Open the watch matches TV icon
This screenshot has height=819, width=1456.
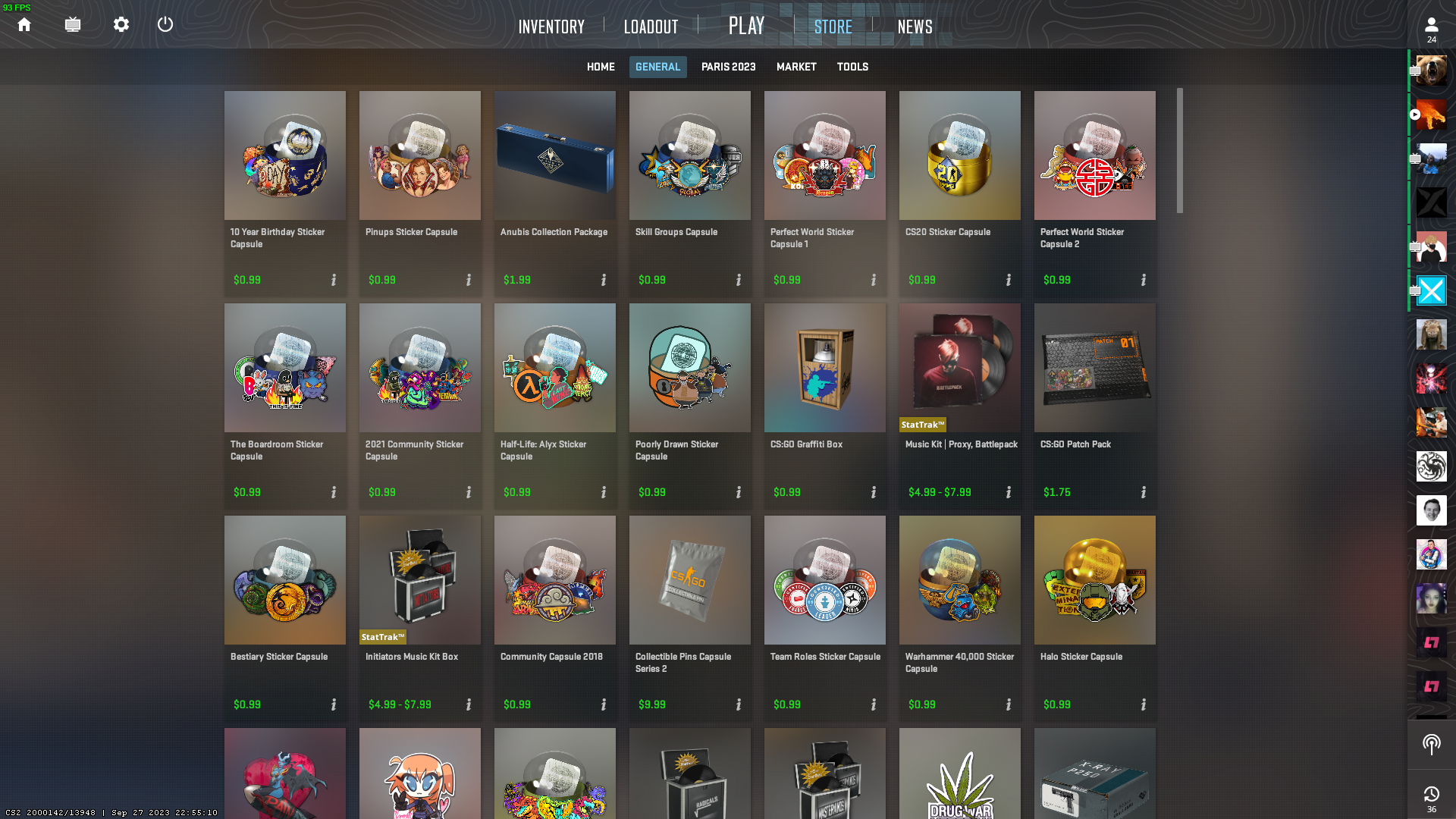73,24
